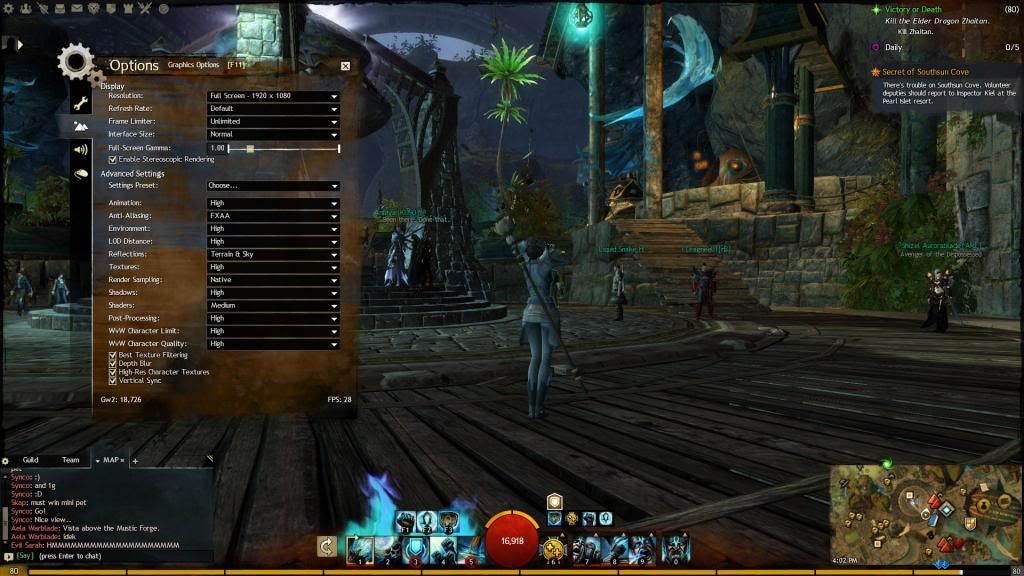The width and height of the screenshot is (1024, 576).
Task: Add a new chat tab
Action: tap(135, 461)
